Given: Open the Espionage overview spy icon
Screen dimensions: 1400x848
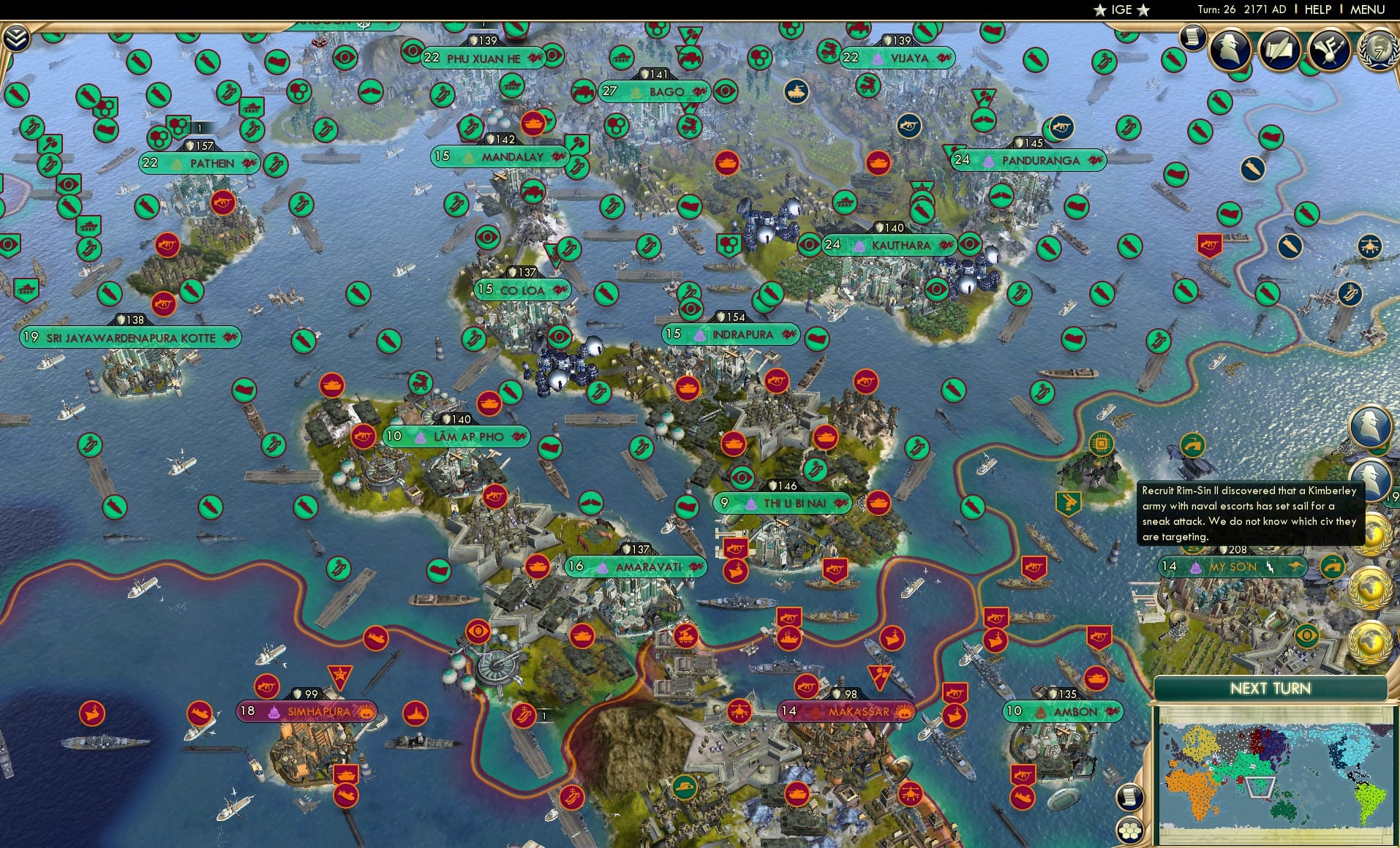Looking at the screenshot, I should point(1230,50).
